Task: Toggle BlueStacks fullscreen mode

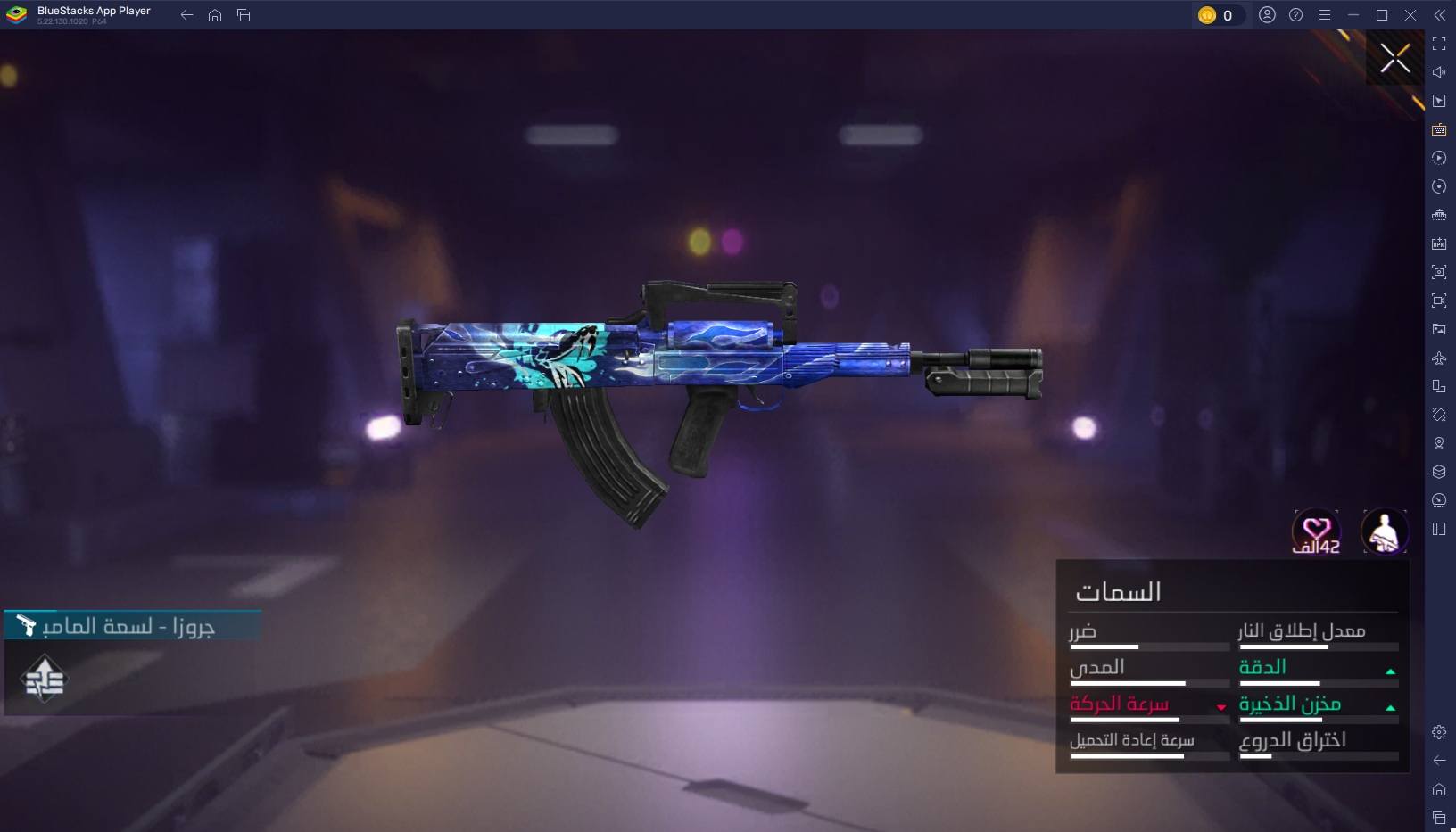Action: coord(1439,44)
